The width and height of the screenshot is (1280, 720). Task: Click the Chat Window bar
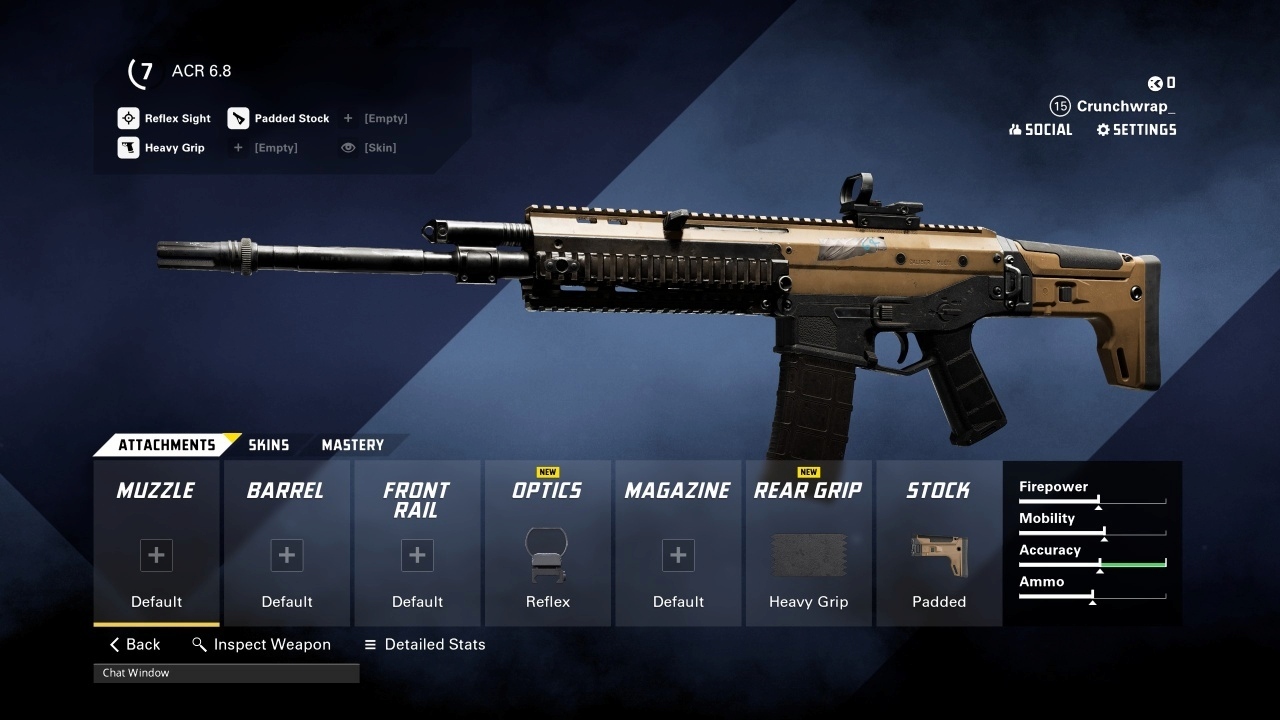click(x=226, y=673)
